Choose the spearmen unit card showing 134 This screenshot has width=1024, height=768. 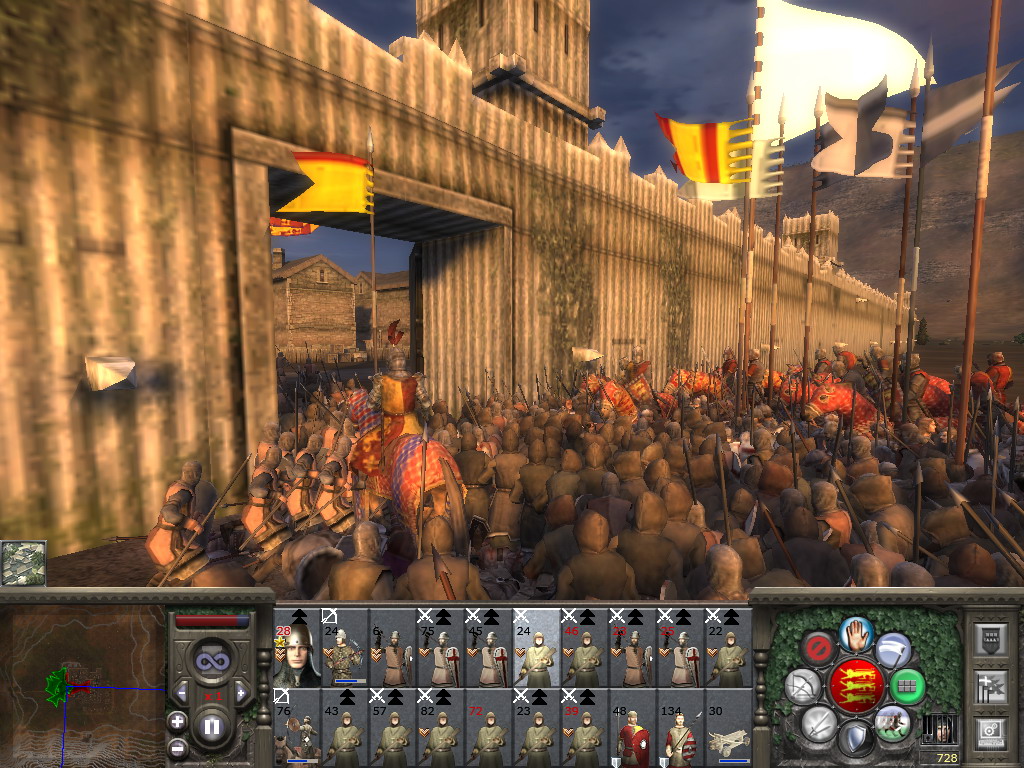[x=680, y=727]
